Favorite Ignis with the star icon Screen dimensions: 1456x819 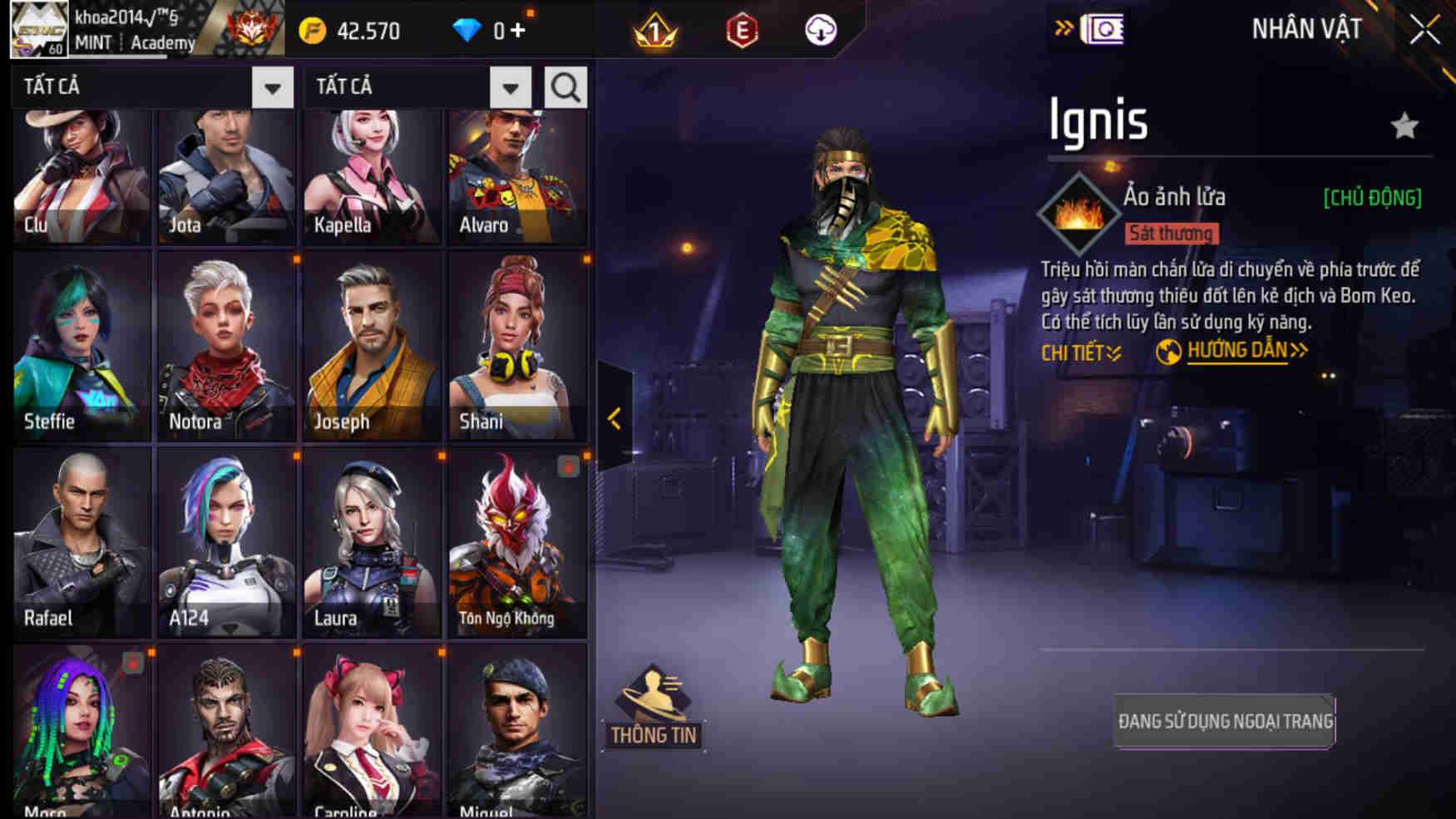[x=1404, y=126]
